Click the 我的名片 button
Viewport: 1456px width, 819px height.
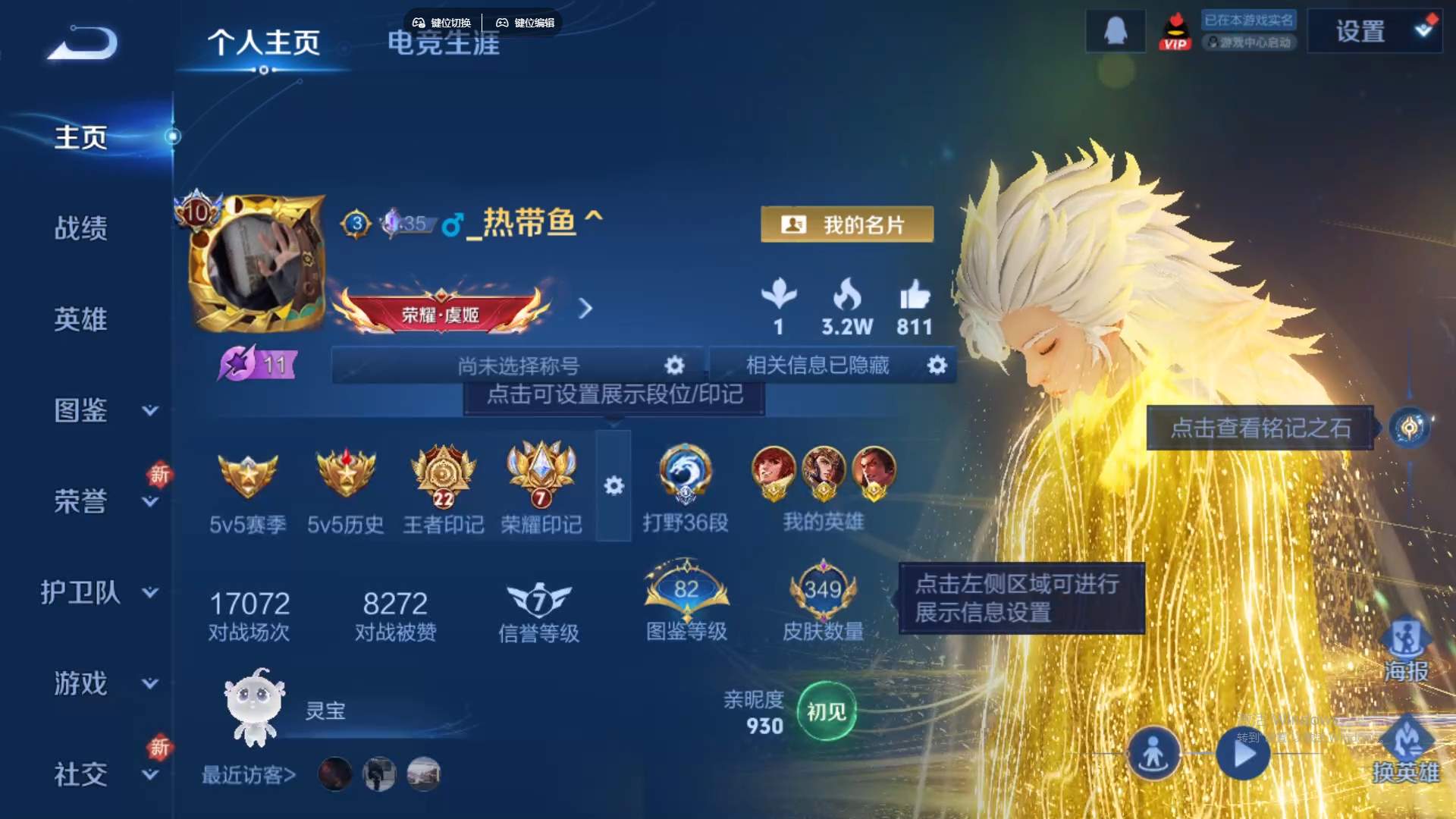coord(847,224)
